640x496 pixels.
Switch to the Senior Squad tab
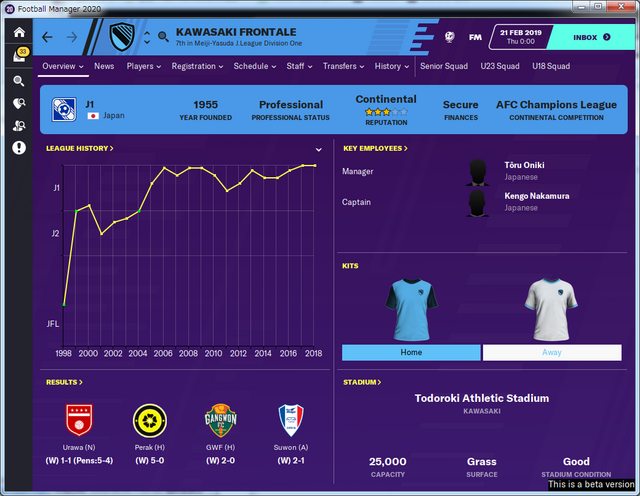[x=445, y=66]
